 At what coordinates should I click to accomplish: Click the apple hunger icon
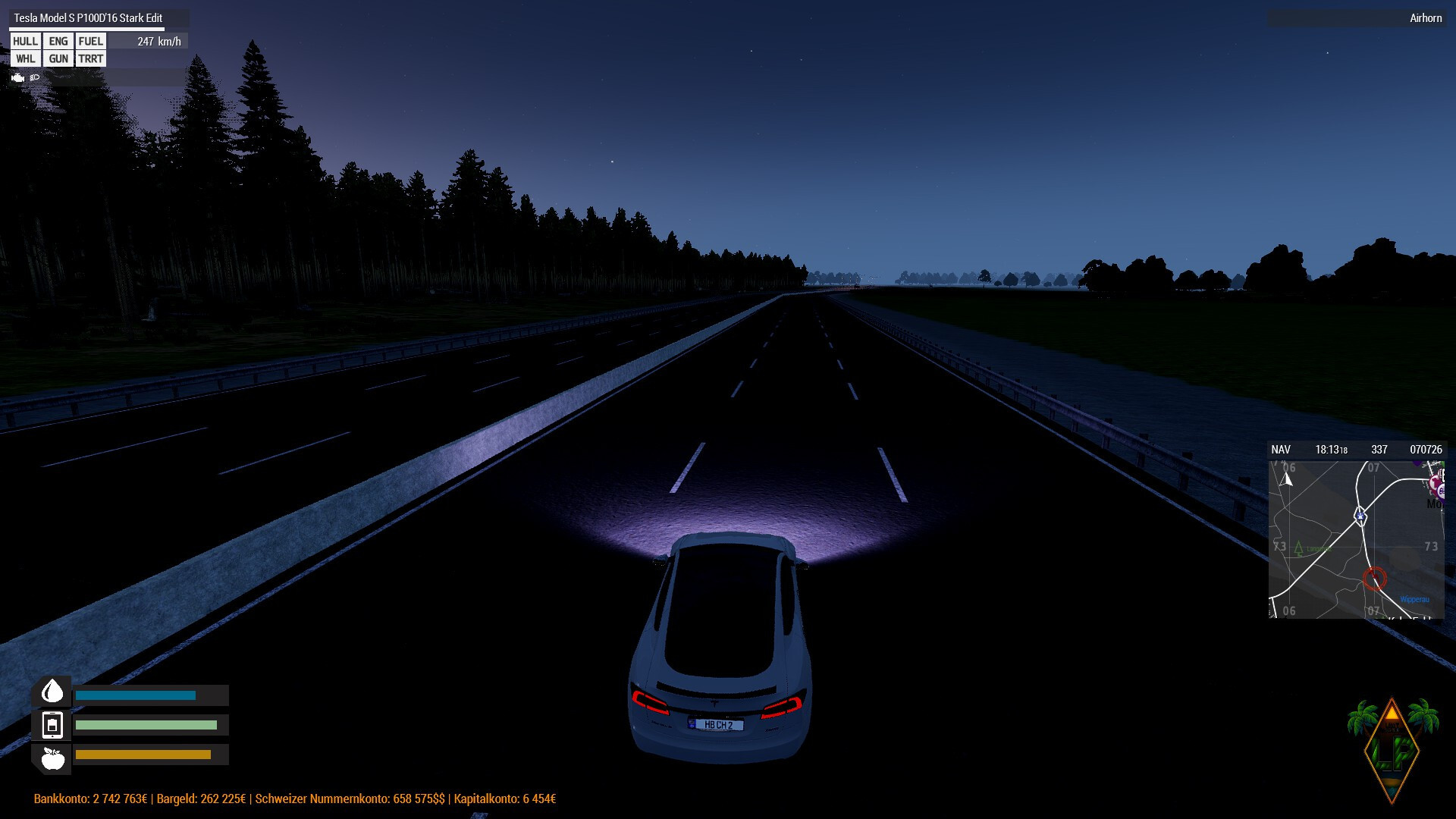pyautogui.click(x=52, y=758)
